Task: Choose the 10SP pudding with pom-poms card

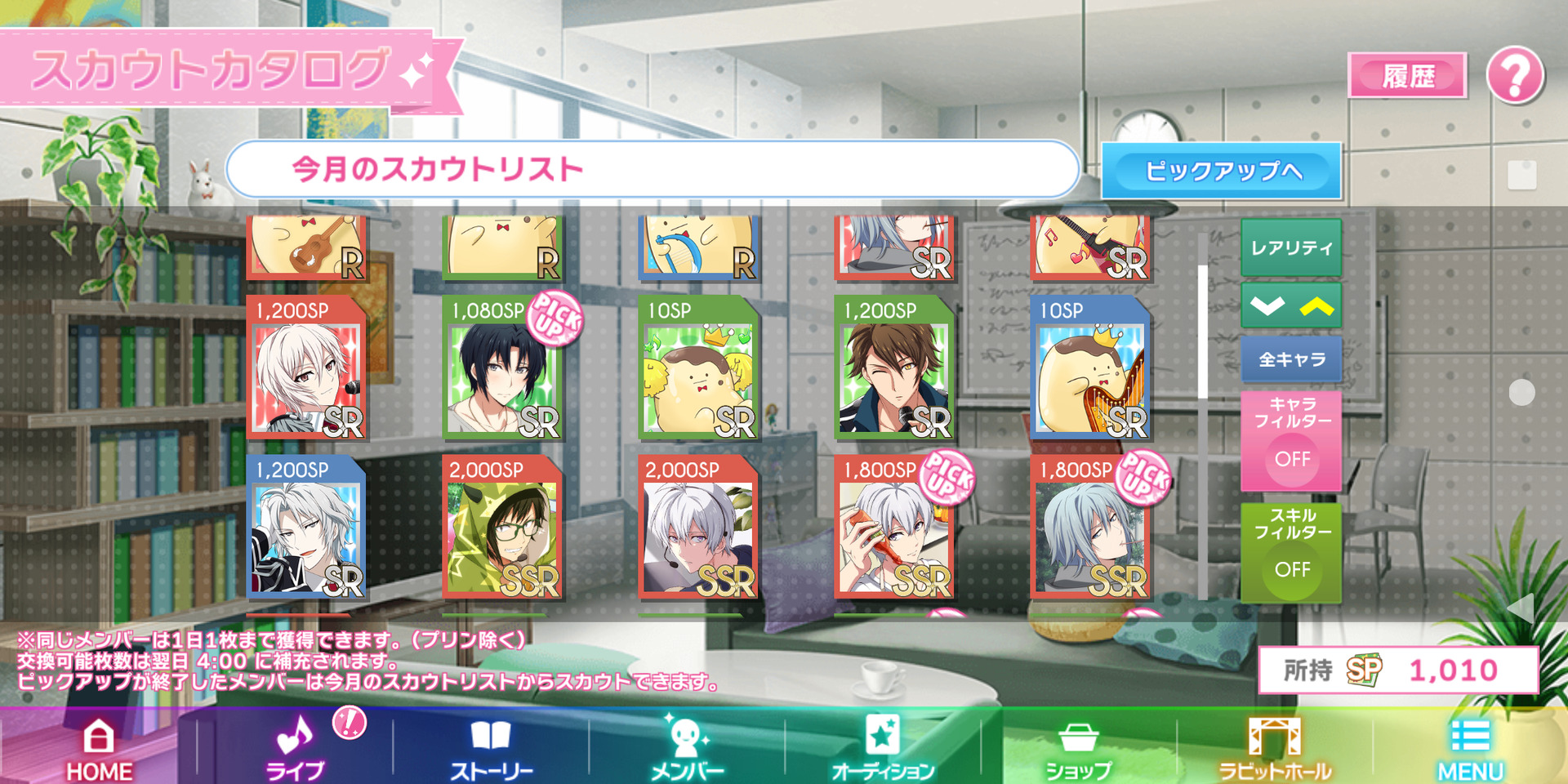Action: [698, 367]
